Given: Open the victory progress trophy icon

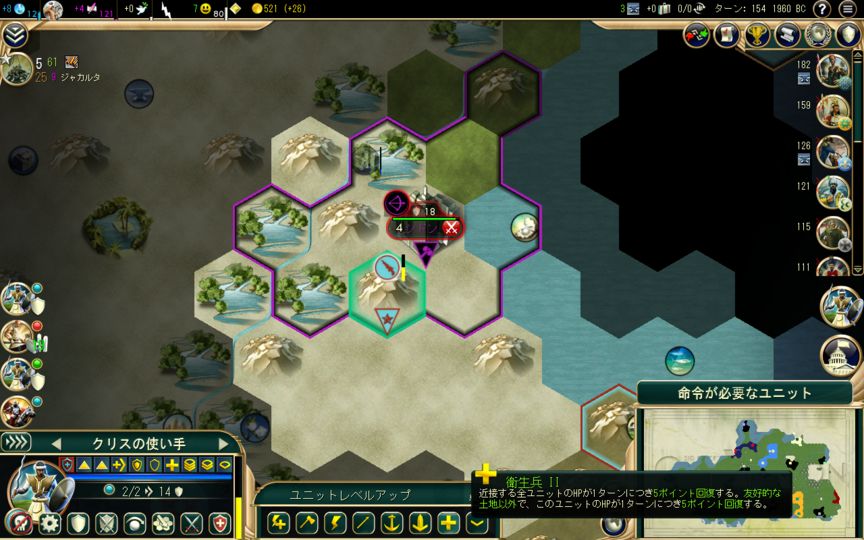Looking at the screenshot, I should coord(758,34).
